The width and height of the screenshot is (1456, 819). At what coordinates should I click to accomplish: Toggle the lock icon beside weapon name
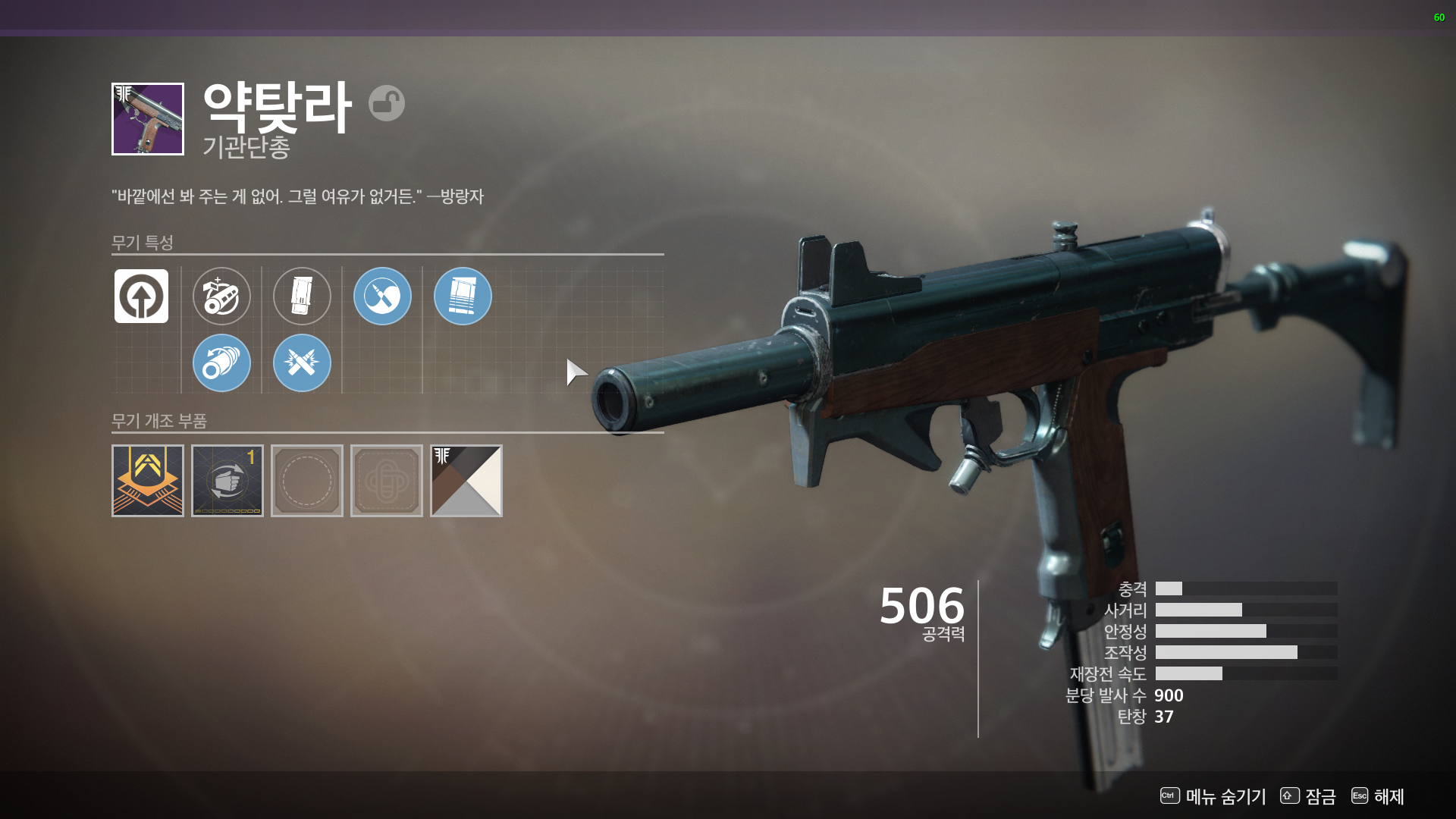(x=387, y=103)
